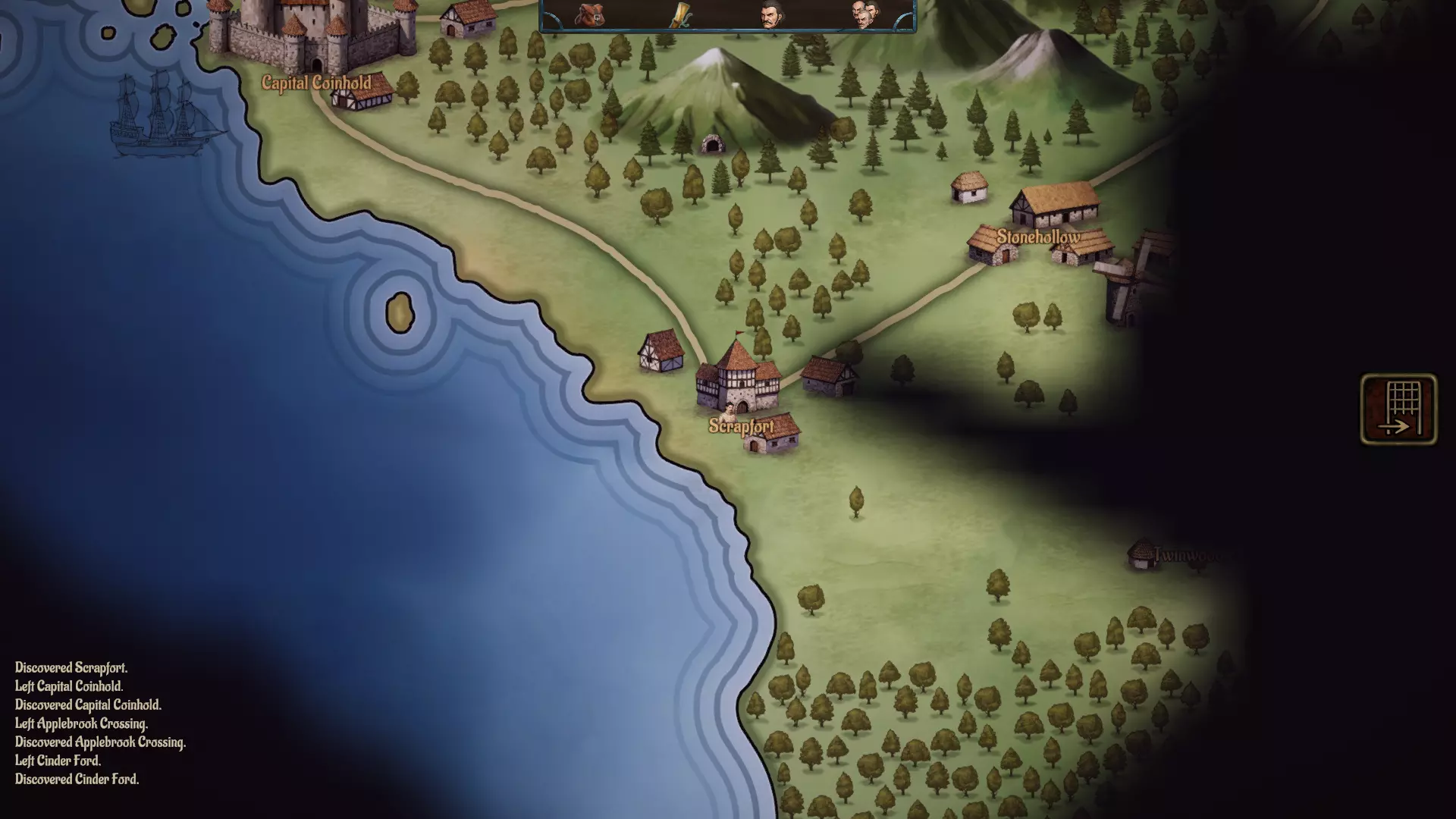The width and height of the screenshot is (1456, 819).
Task: Select the small island in the bay
Action: [401, 313]
